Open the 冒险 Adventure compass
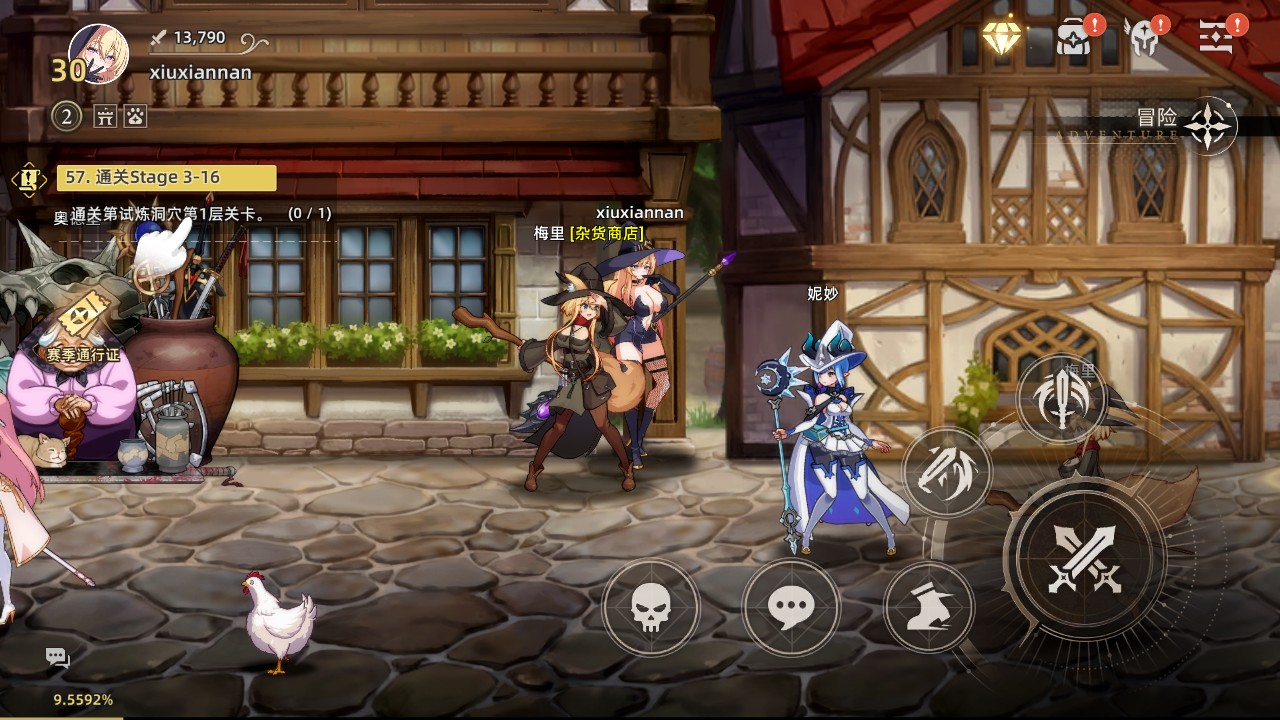This screenshot has width=1280, height=720. click(x=1209, y=125)
